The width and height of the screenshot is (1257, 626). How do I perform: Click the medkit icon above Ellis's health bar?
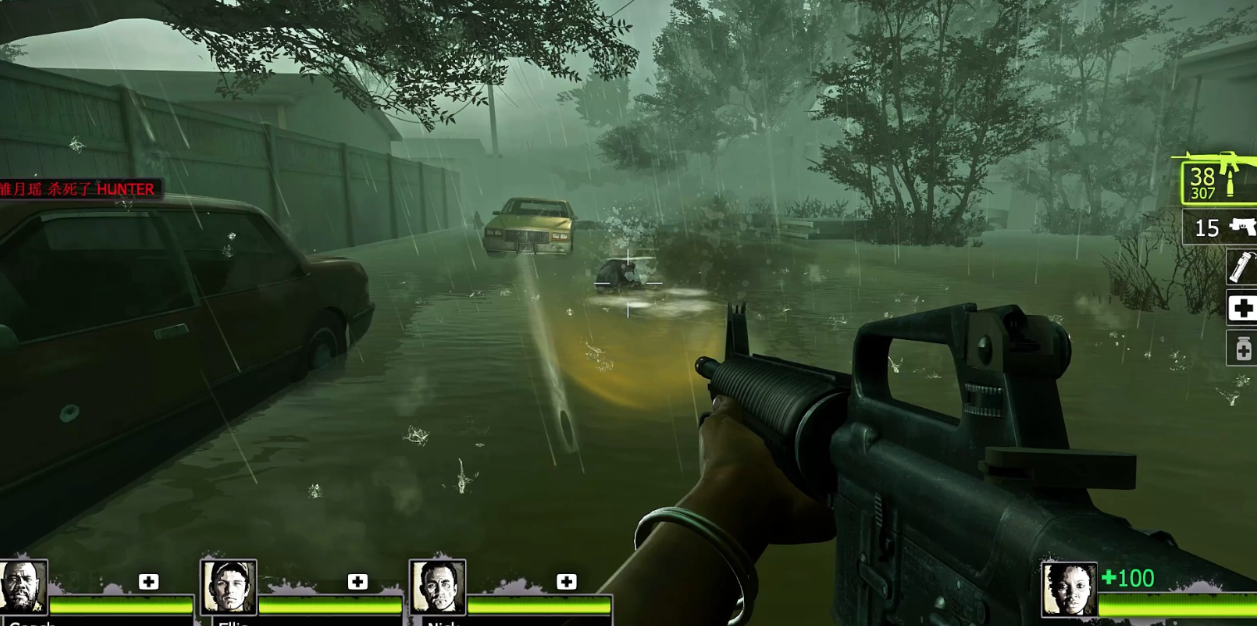pos(358,582)
